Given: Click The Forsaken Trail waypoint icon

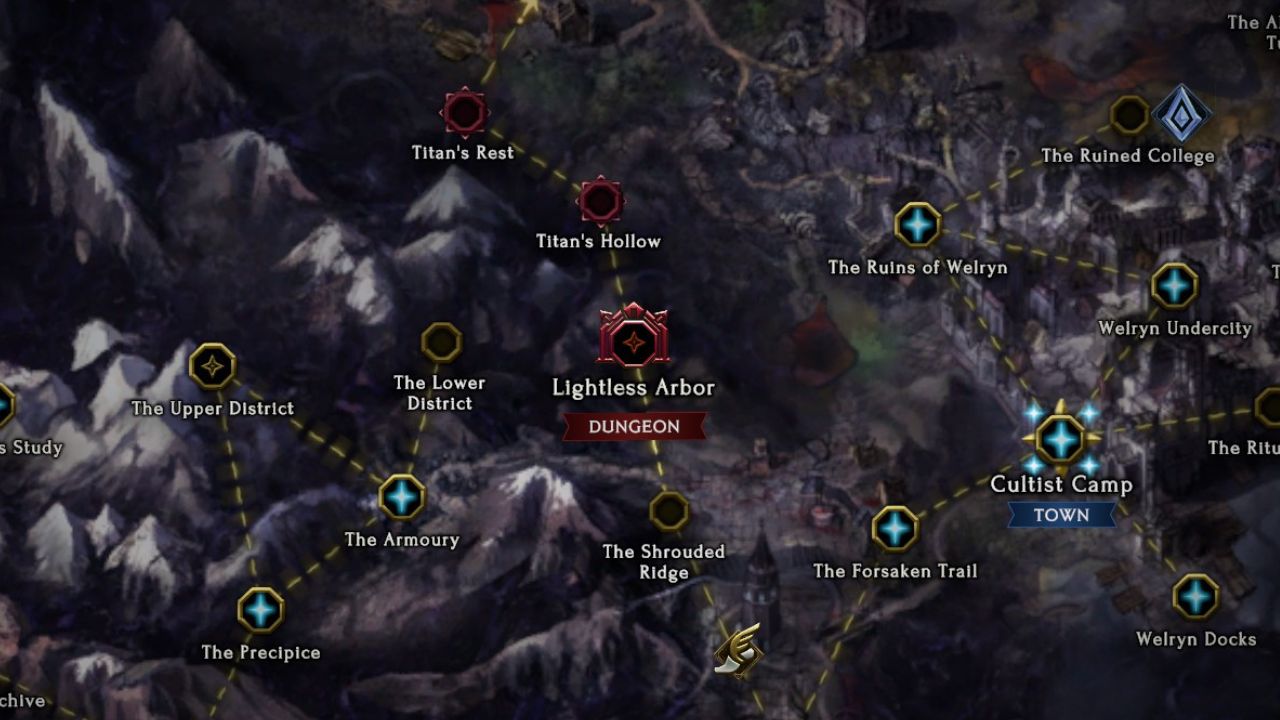Looking at the screenshot, I should coord(893,527).
